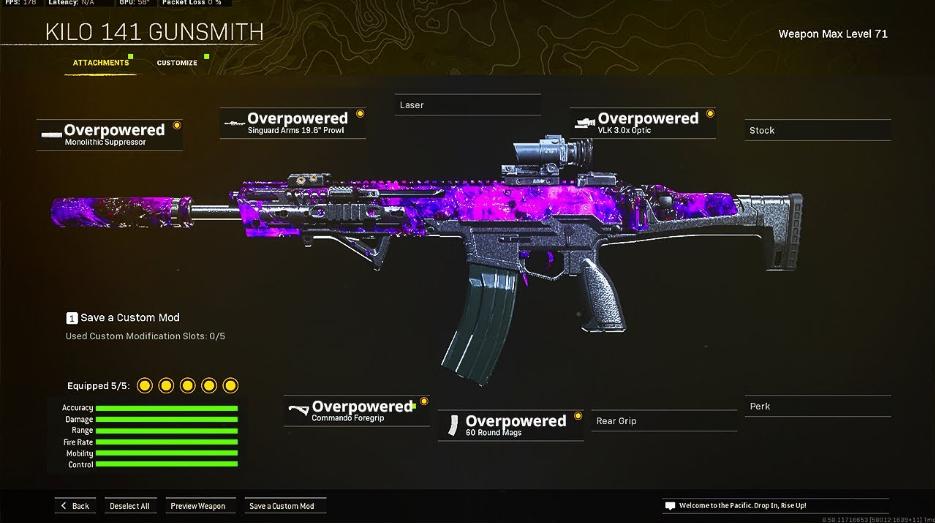Go back using the Back button

tap(74, 506)
